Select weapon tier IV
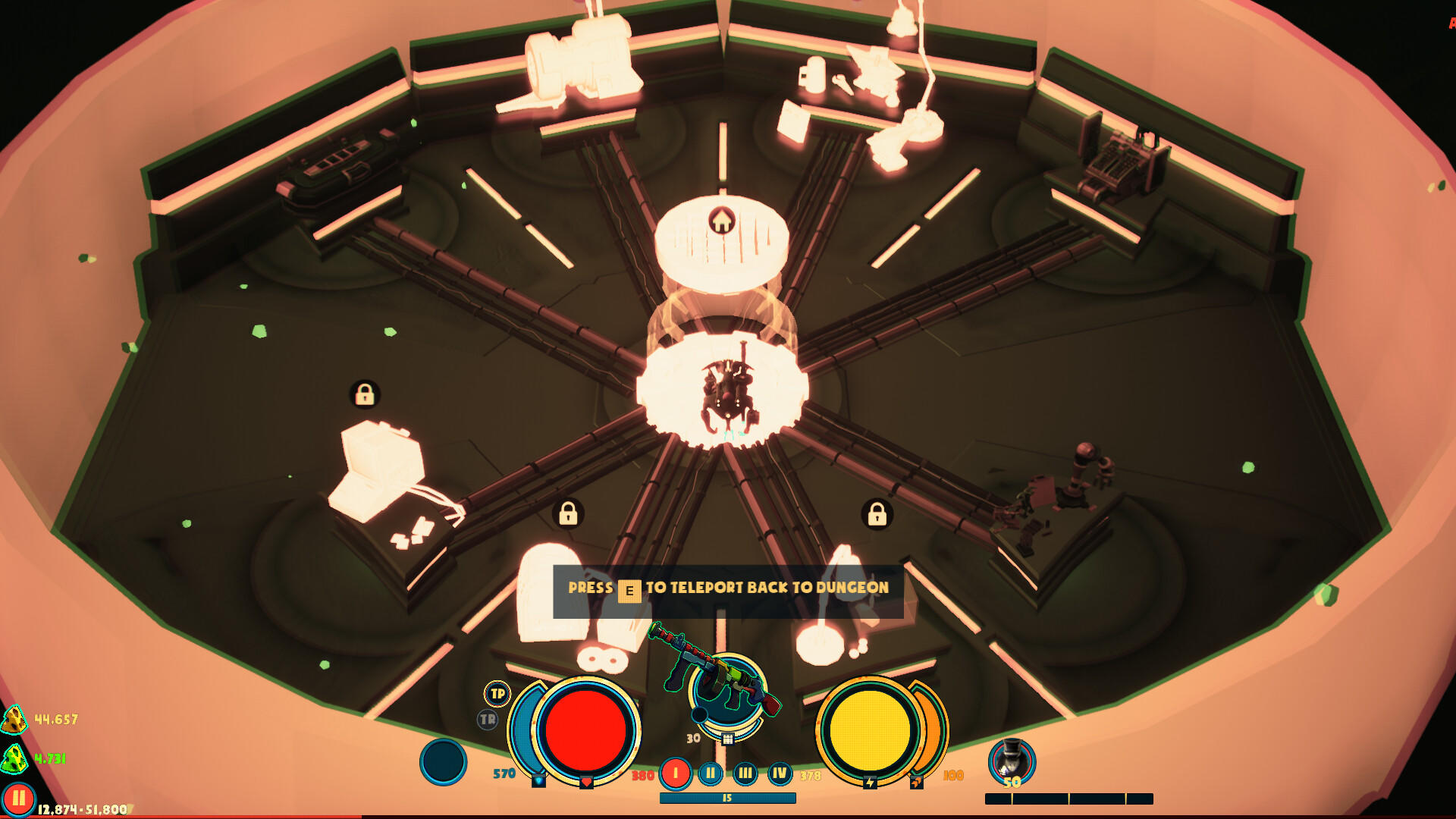Viewport: 1456px width, 819px height. click(778, 773)
